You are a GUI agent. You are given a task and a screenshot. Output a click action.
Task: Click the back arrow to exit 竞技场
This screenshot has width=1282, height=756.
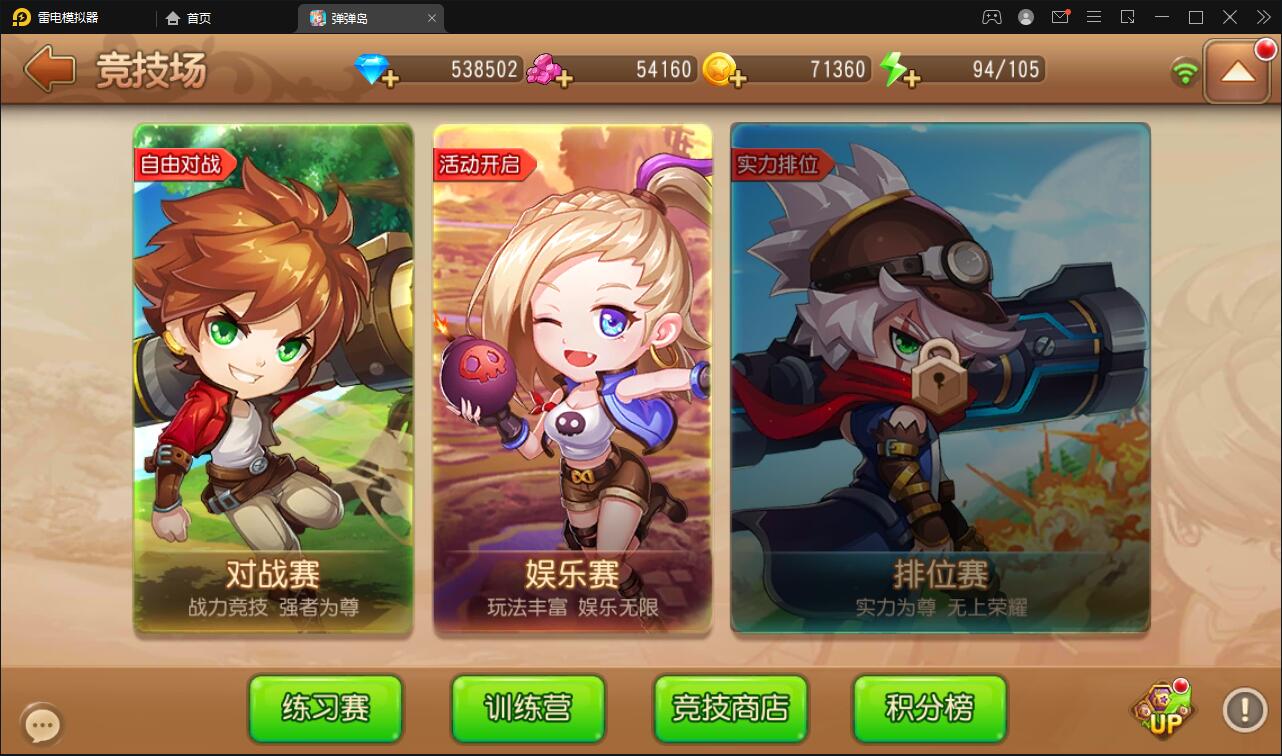tap(47, 68)
